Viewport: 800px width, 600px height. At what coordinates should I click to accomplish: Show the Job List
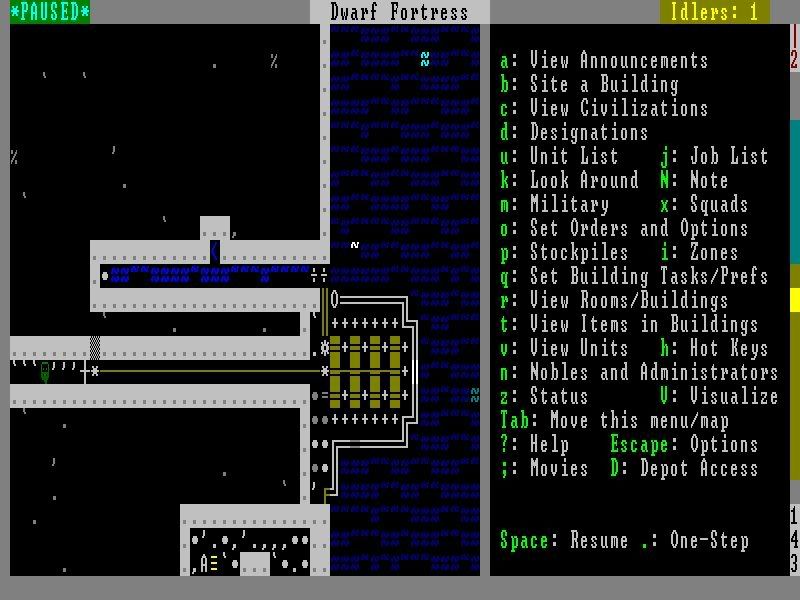coord(714,157)
